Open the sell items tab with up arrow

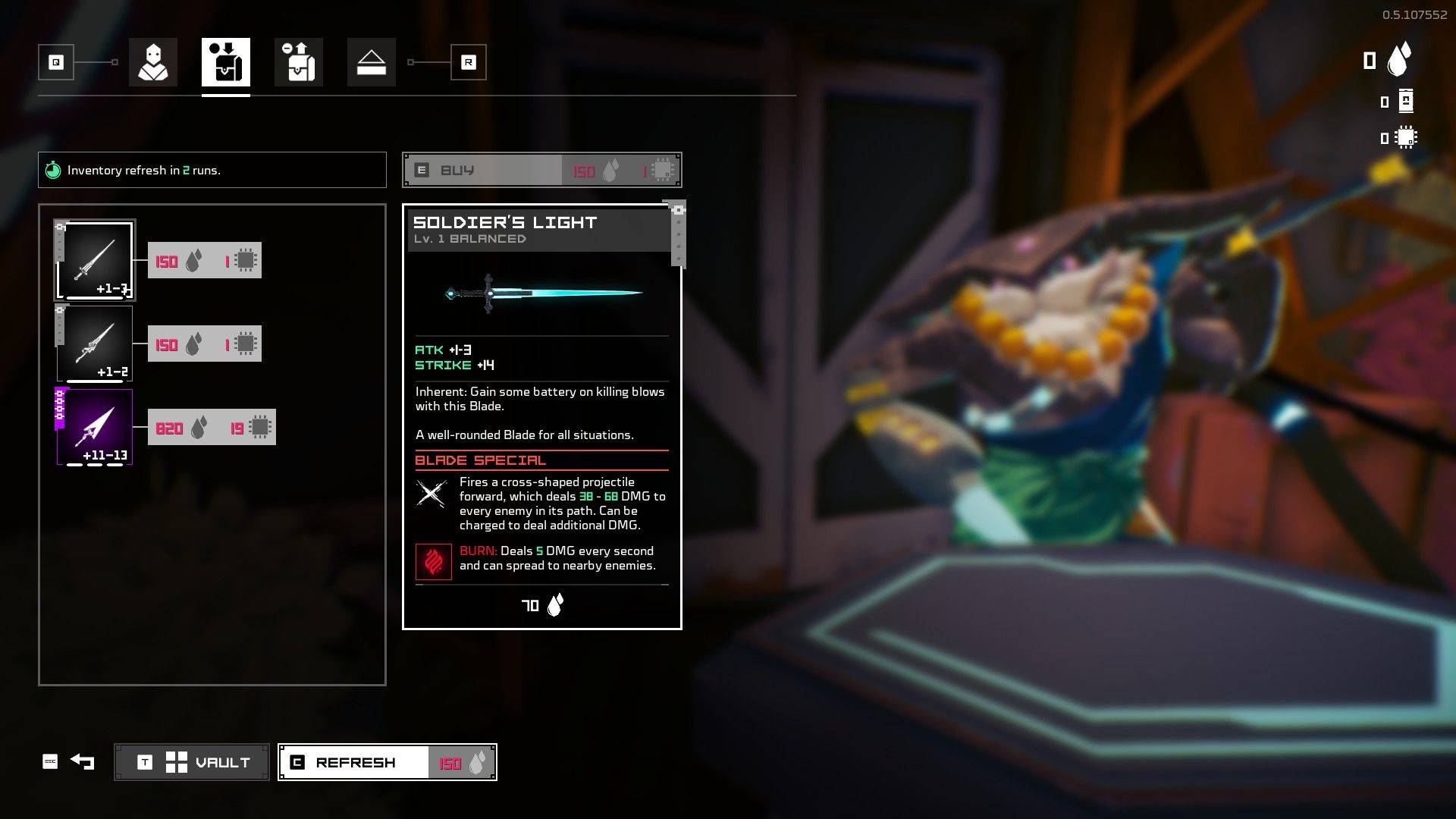coord(299,62)
